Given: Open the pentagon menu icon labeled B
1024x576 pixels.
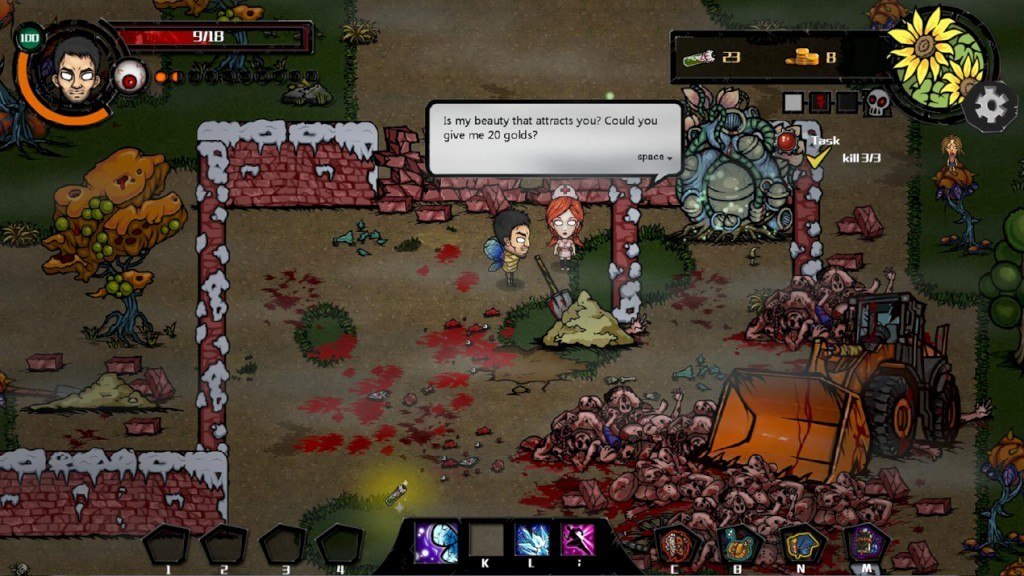Looking at the screenshot, I should (x=740, y=545).
